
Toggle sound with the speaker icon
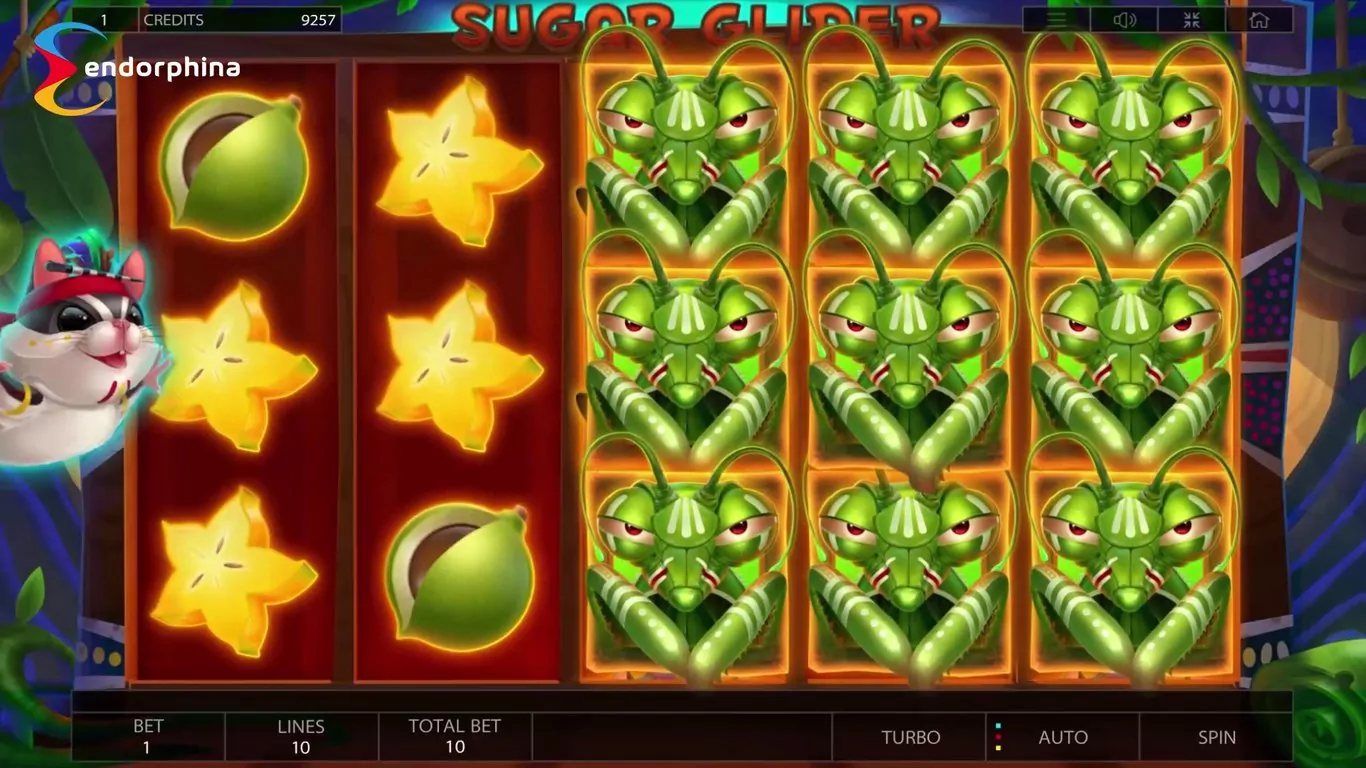point(1123,20)
